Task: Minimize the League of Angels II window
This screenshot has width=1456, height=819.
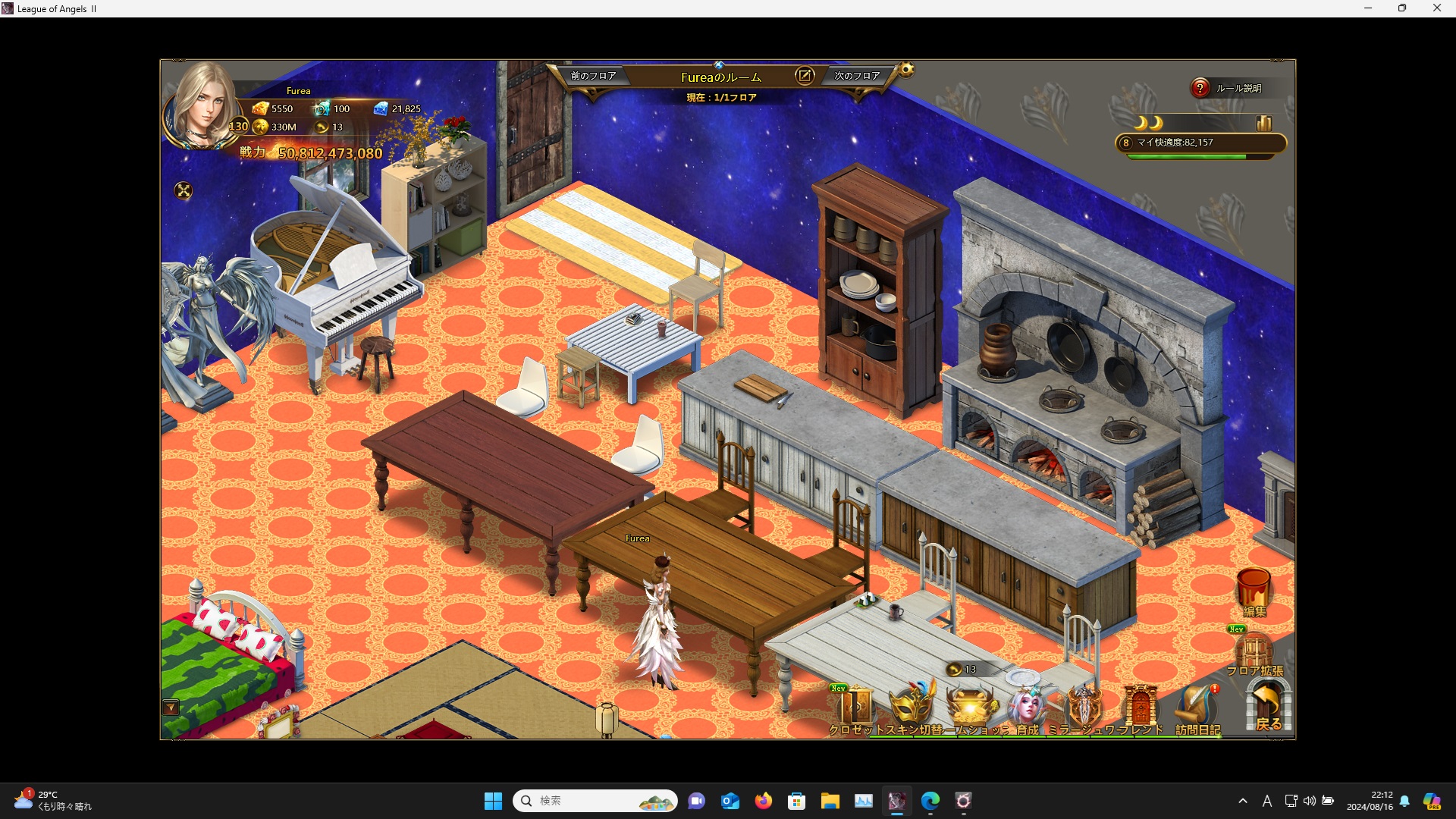Action: click(1368, 8)
